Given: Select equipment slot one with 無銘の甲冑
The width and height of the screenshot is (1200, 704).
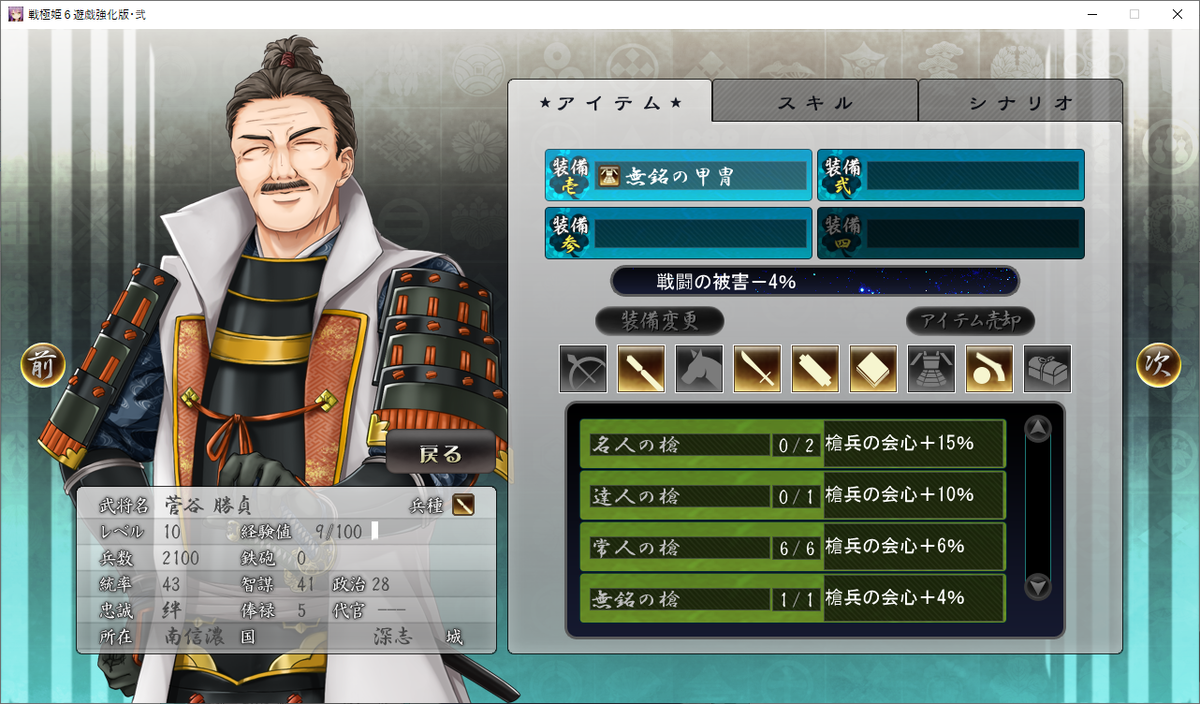Looking at the screenshot, I should point(678,176).
